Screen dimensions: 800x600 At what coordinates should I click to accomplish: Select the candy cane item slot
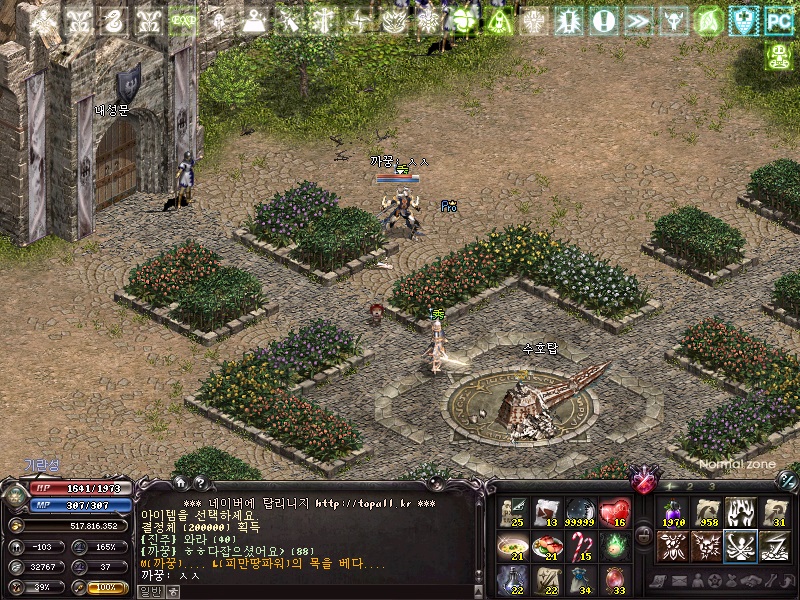coord(581,546)
